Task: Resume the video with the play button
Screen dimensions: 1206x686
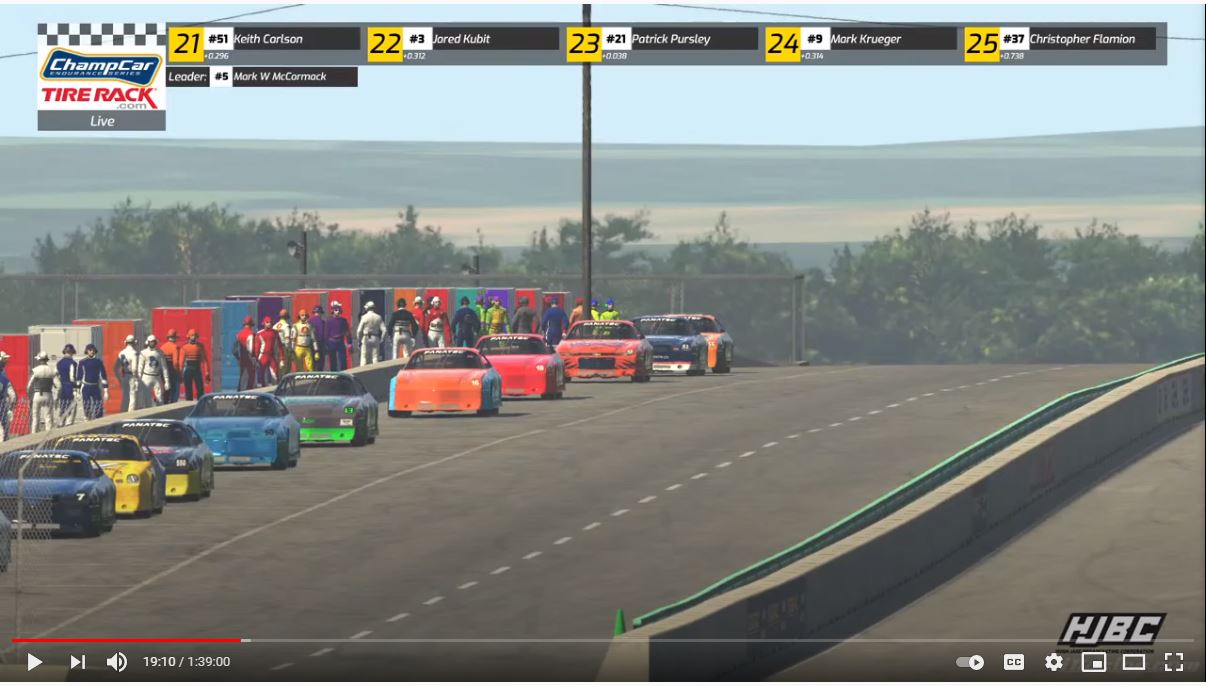Action: pos(34,662)
